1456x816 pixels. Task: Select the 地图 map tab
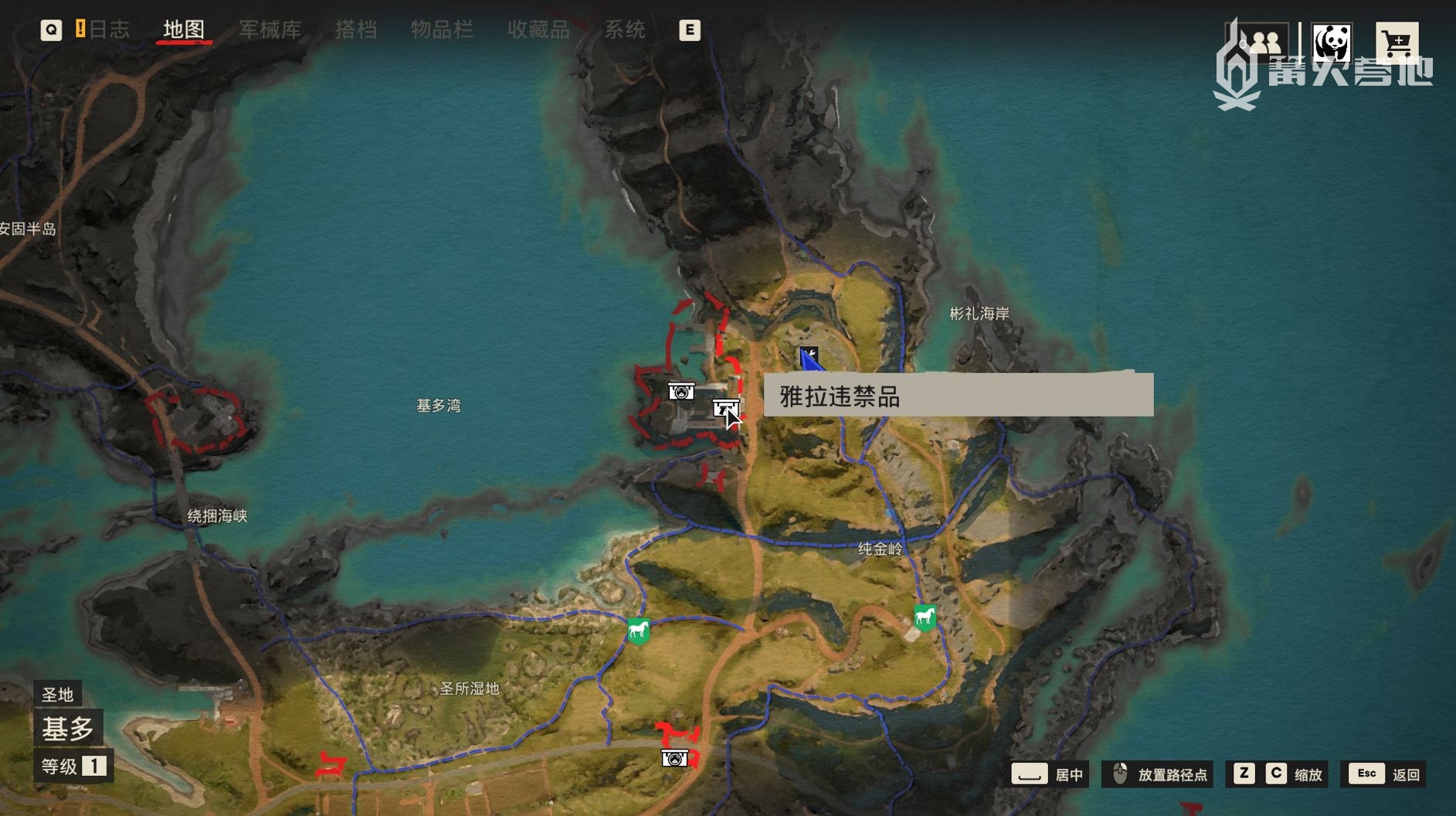184,29
